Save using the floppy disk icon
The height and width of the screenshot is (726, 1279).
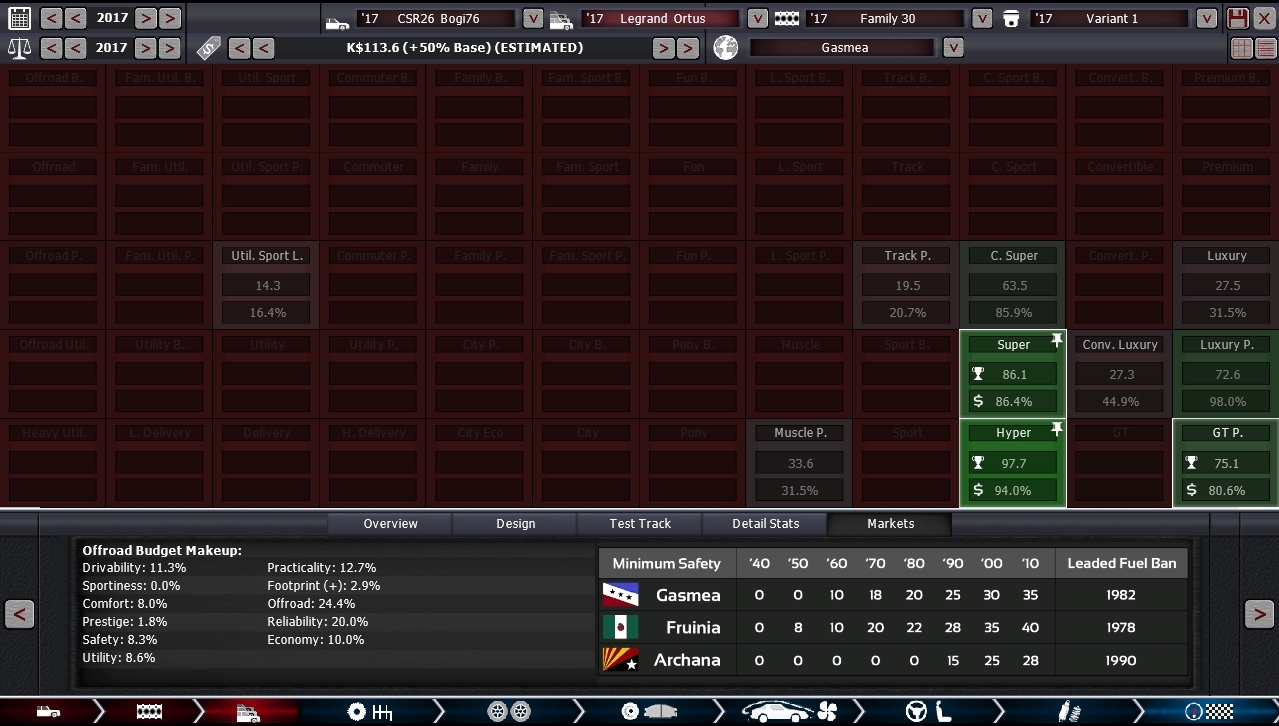[1238, 18]
